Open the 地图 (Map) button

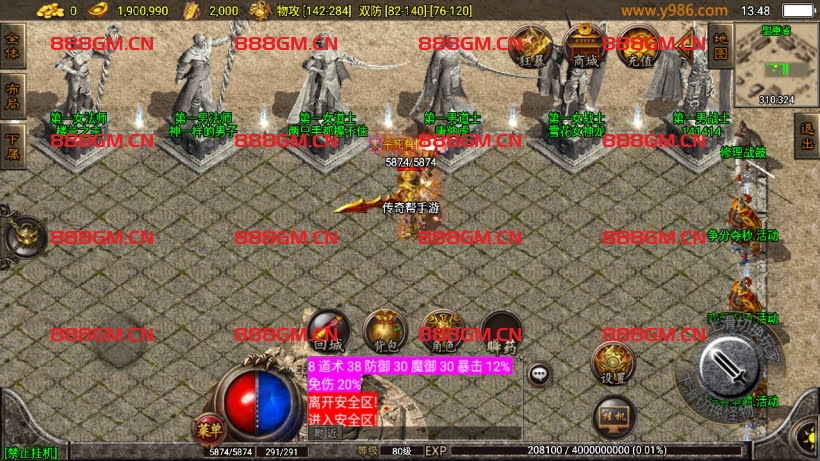pyautogui.click(x=719, y=46)
